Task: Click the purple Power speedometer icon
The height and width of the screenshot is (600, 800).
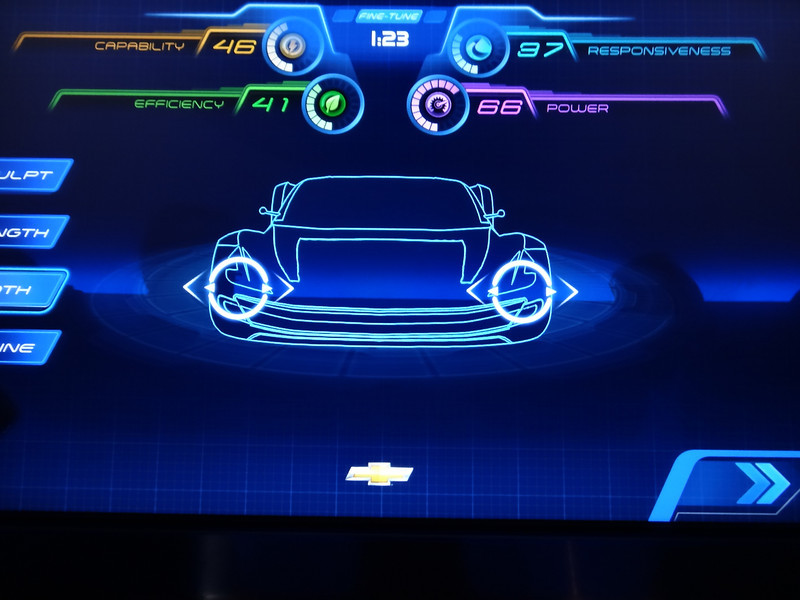Action: click(438, 103)
